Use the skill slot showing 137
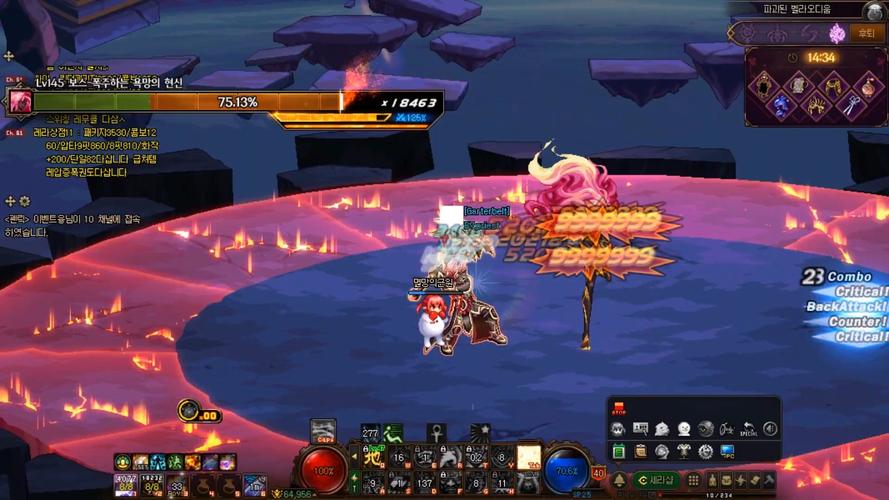The image size is (889, 500). point(424,482)
